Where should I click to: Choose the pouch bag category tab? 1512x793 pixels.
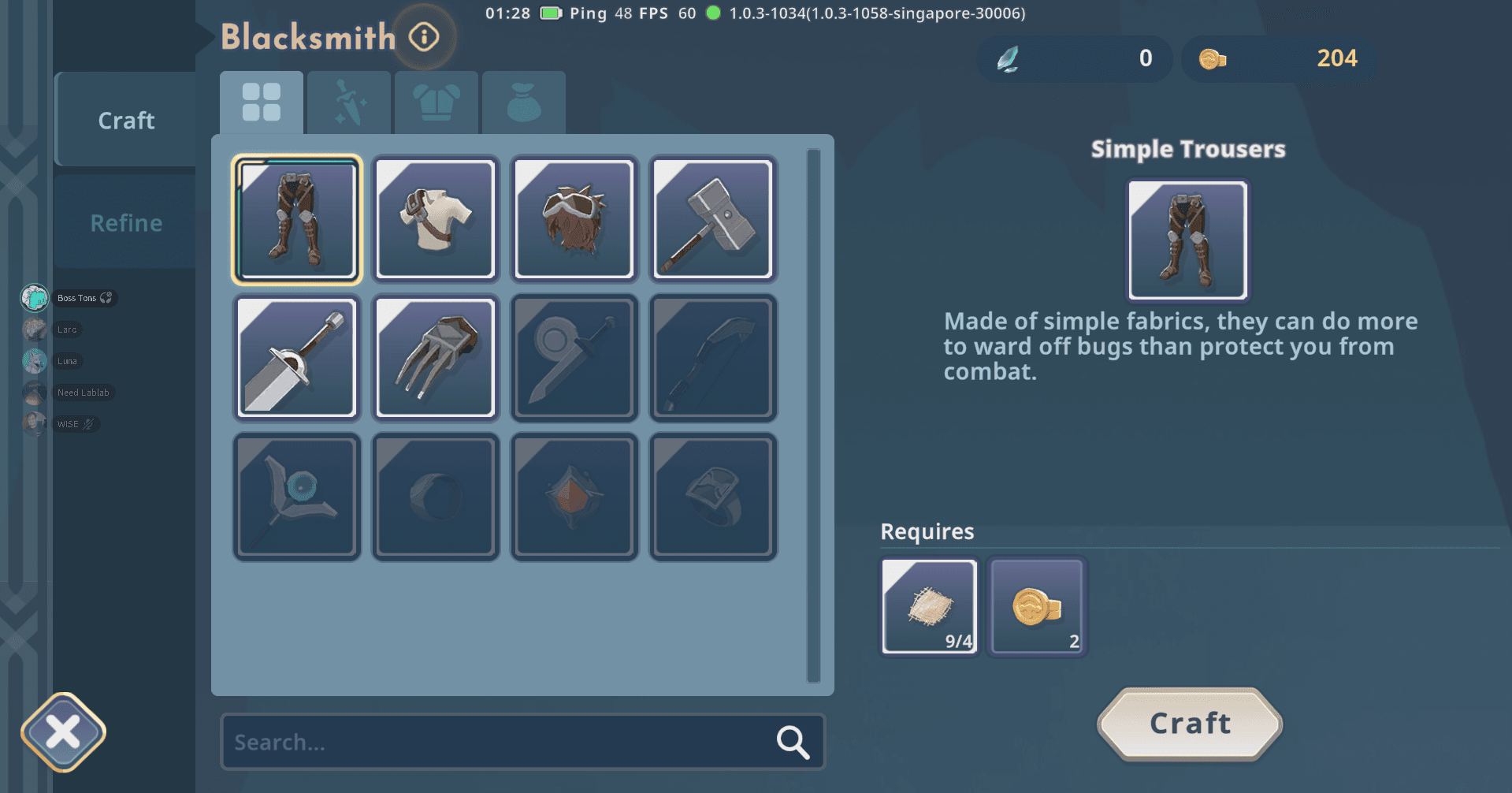[524, 102]
